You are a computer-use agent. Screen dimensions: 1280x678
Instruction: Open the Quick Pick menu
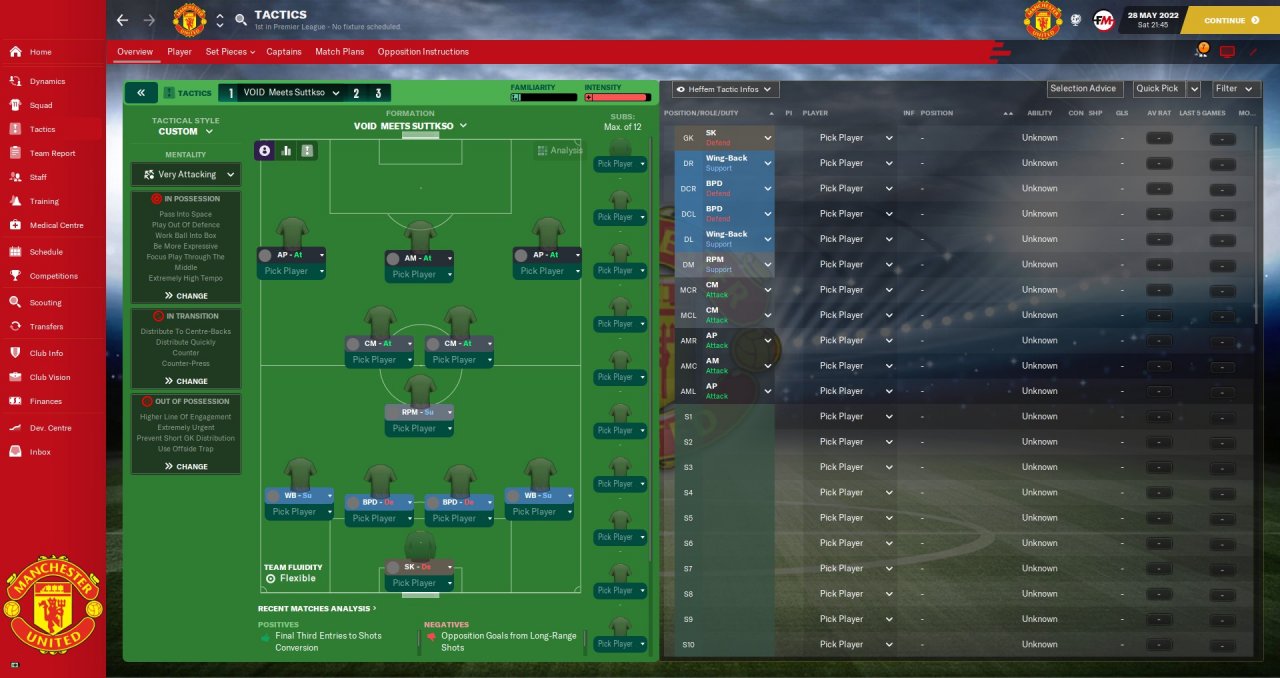tap(1157, 89)
